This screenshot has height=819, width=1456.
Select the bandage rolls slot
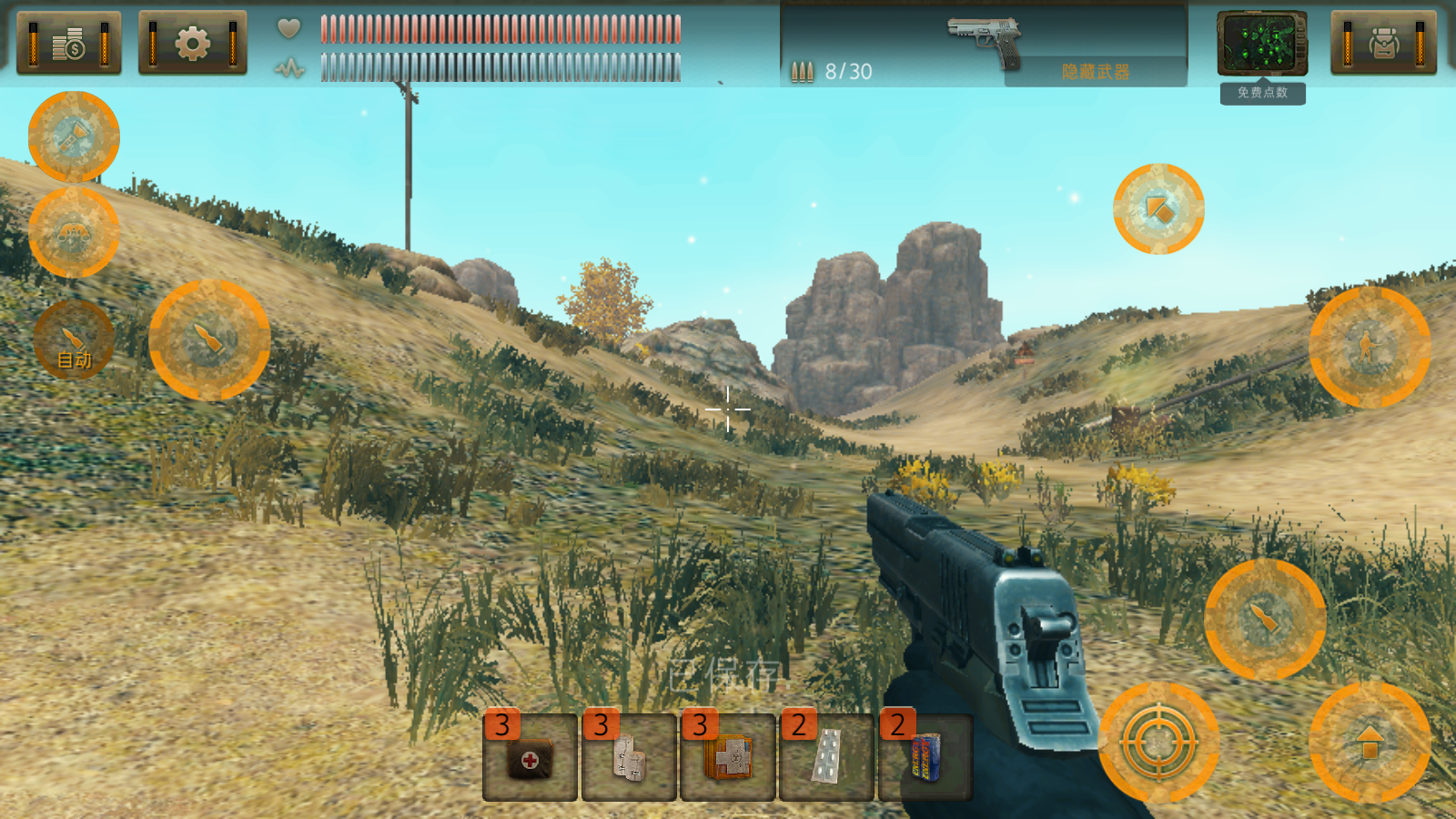pyautogui.click(x=629, y=758)
